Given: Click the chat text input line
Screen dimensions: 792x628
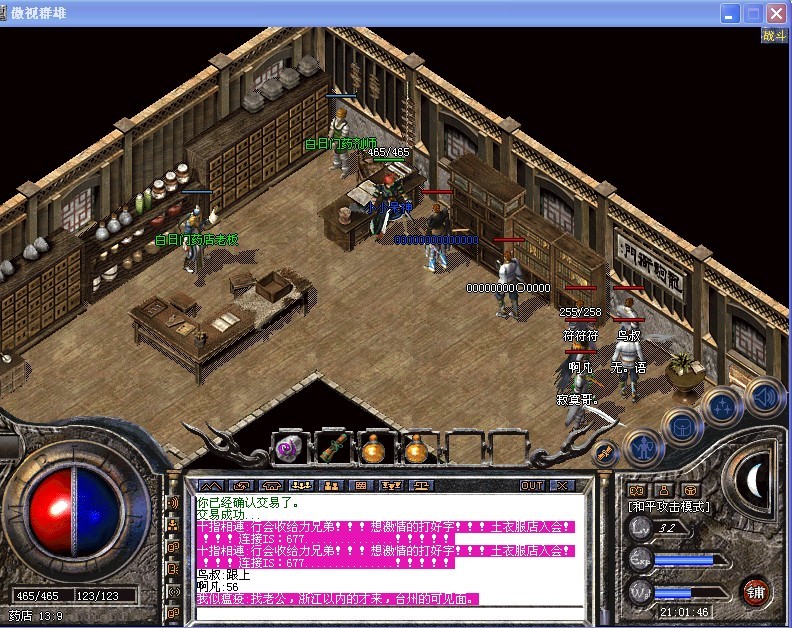Looking at the screenshot, I should (x=388, y=612).
